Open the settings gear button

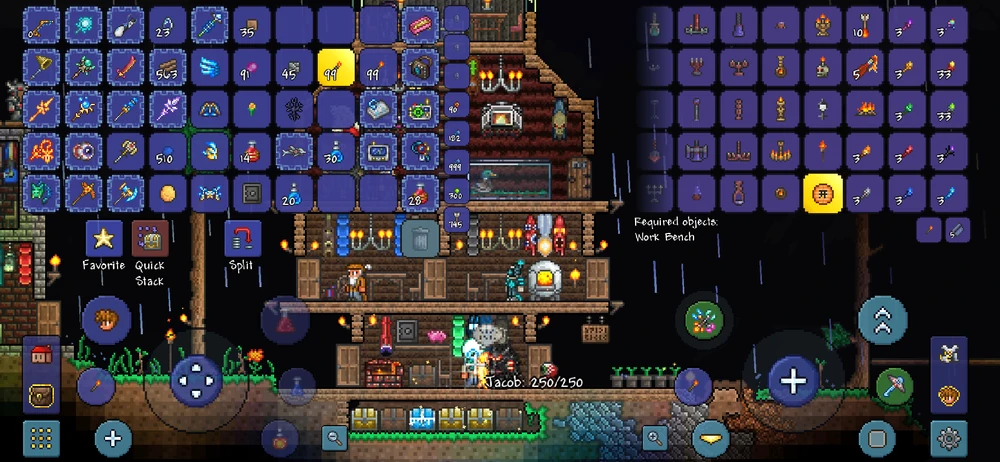click(x=948, y=438)
